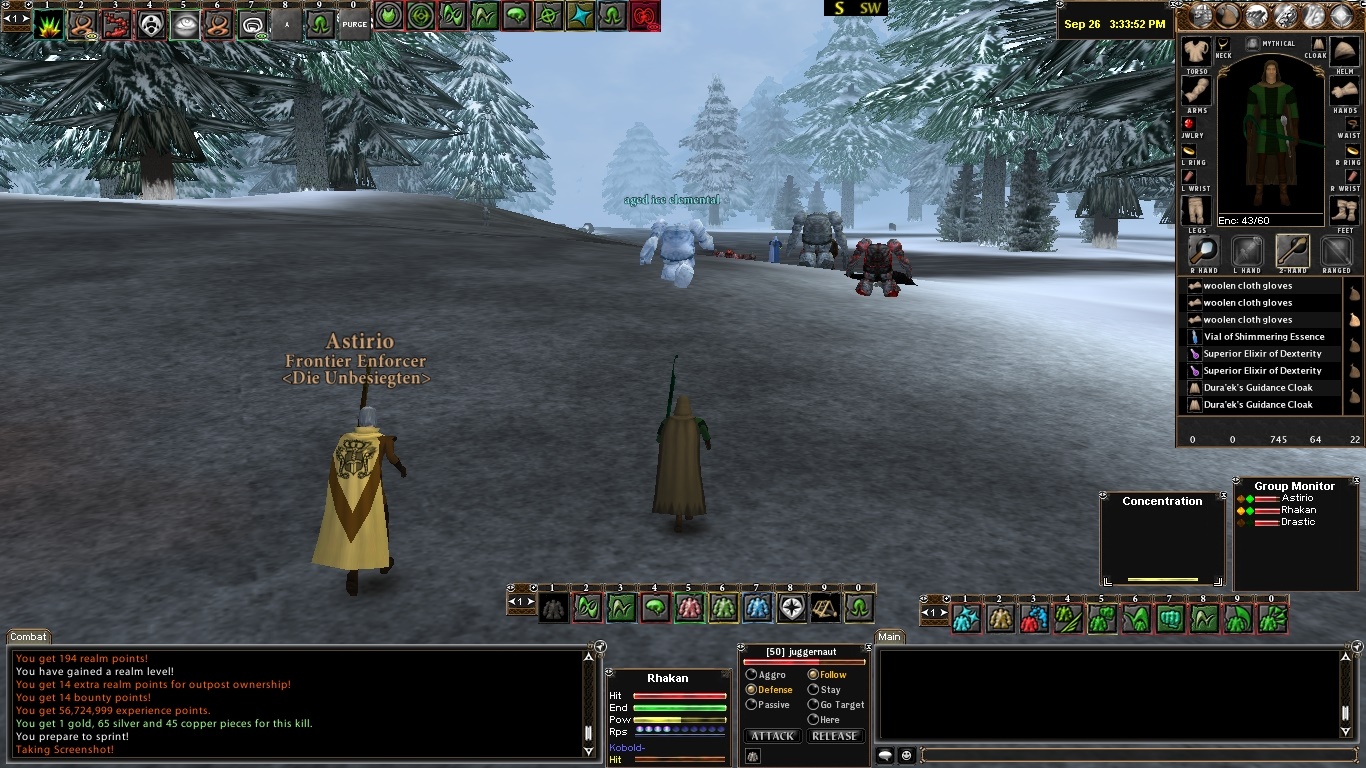Viewport: 1366px width, 768px height.
Task: Select the Vial of Shimmering Essence item
Action: click(1263, 337)
